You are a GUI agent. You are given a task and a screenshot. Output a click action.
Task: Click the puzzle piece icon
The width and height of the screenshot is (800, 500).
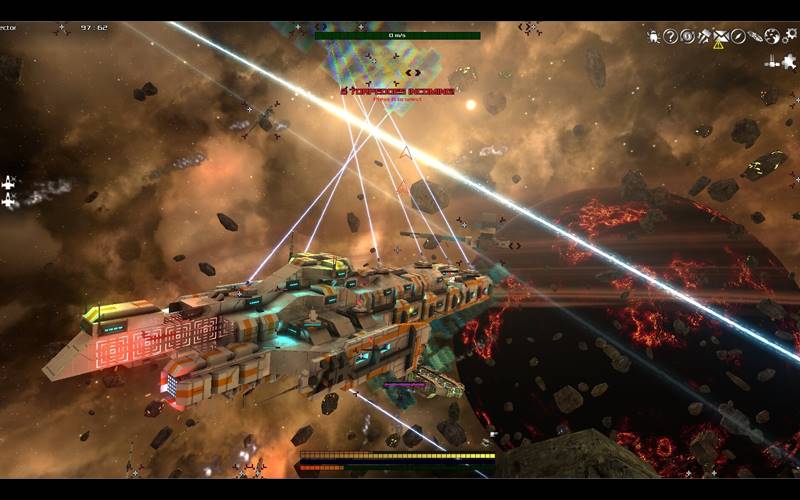pos(789,60)
